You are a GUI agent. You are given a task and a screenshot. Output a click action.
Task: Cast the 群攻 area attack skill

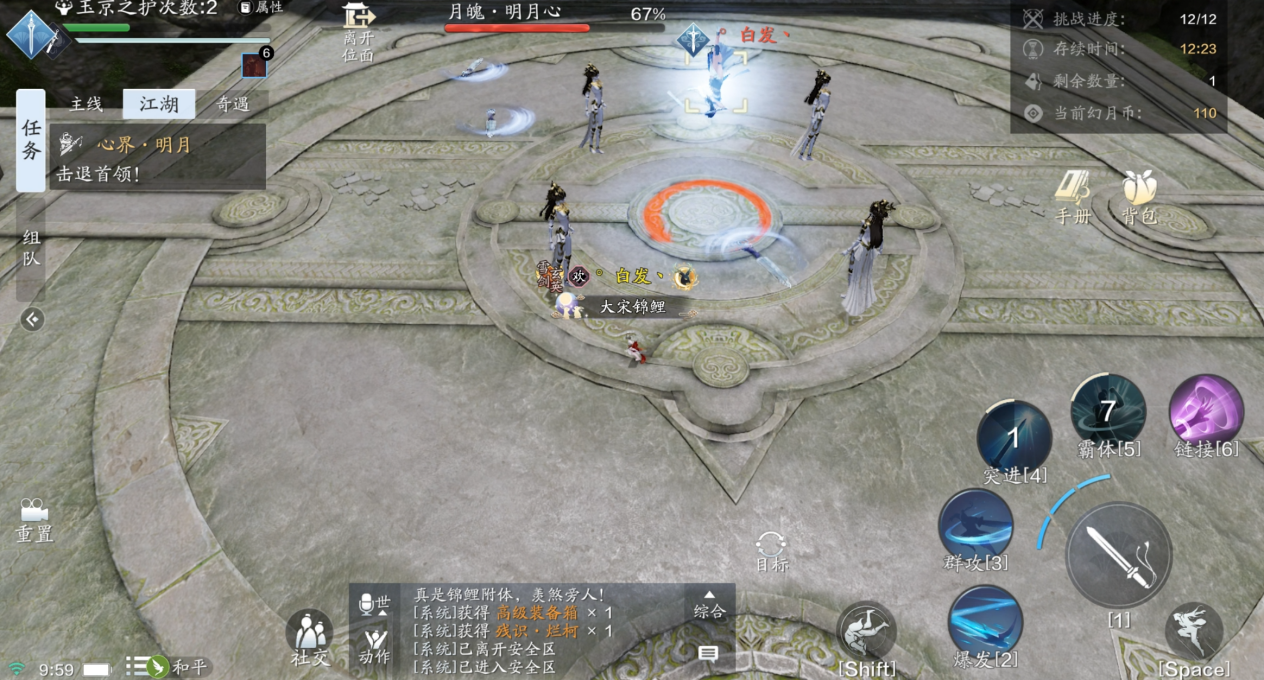click(975, 525)
